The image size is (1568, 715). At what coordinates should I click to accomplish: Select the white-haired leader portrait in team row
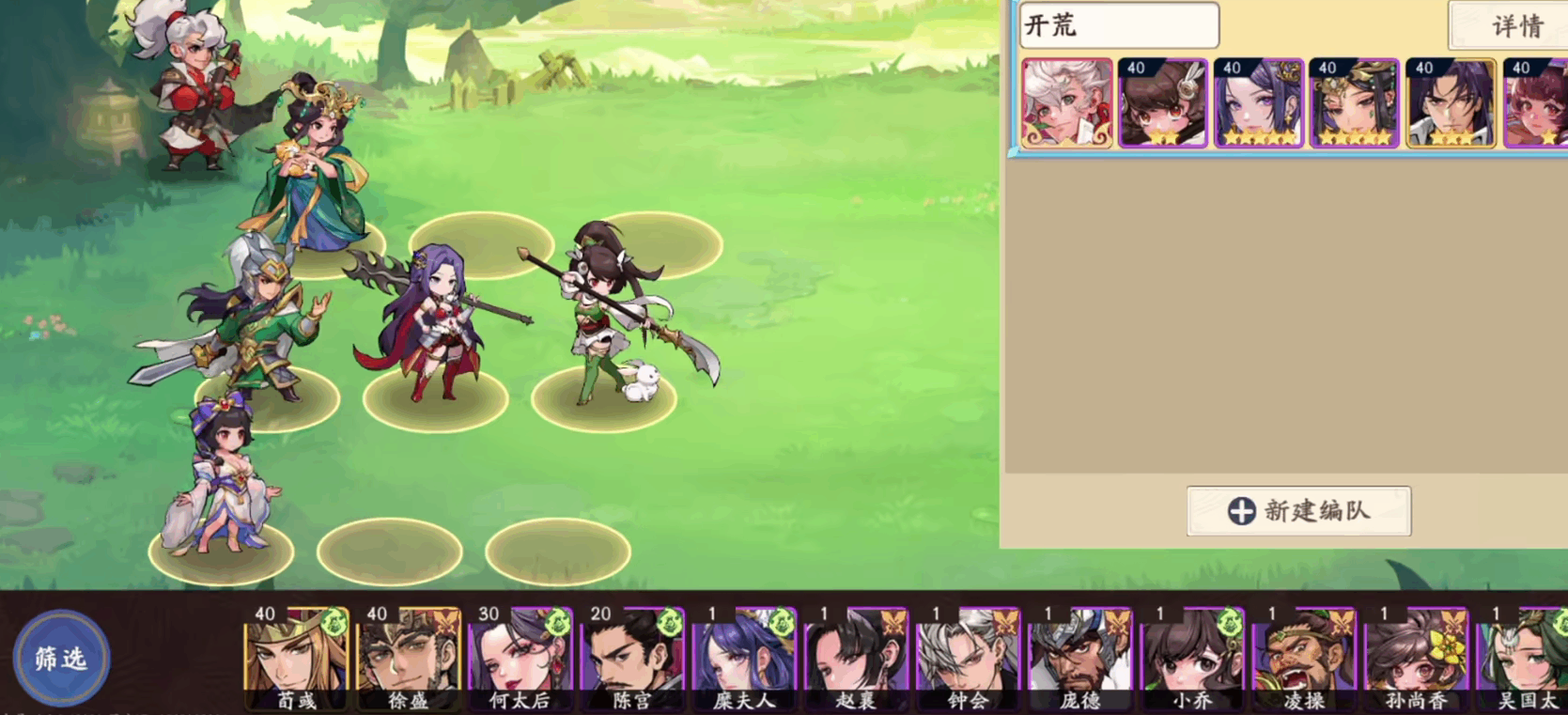click(x=1067, y=103)
